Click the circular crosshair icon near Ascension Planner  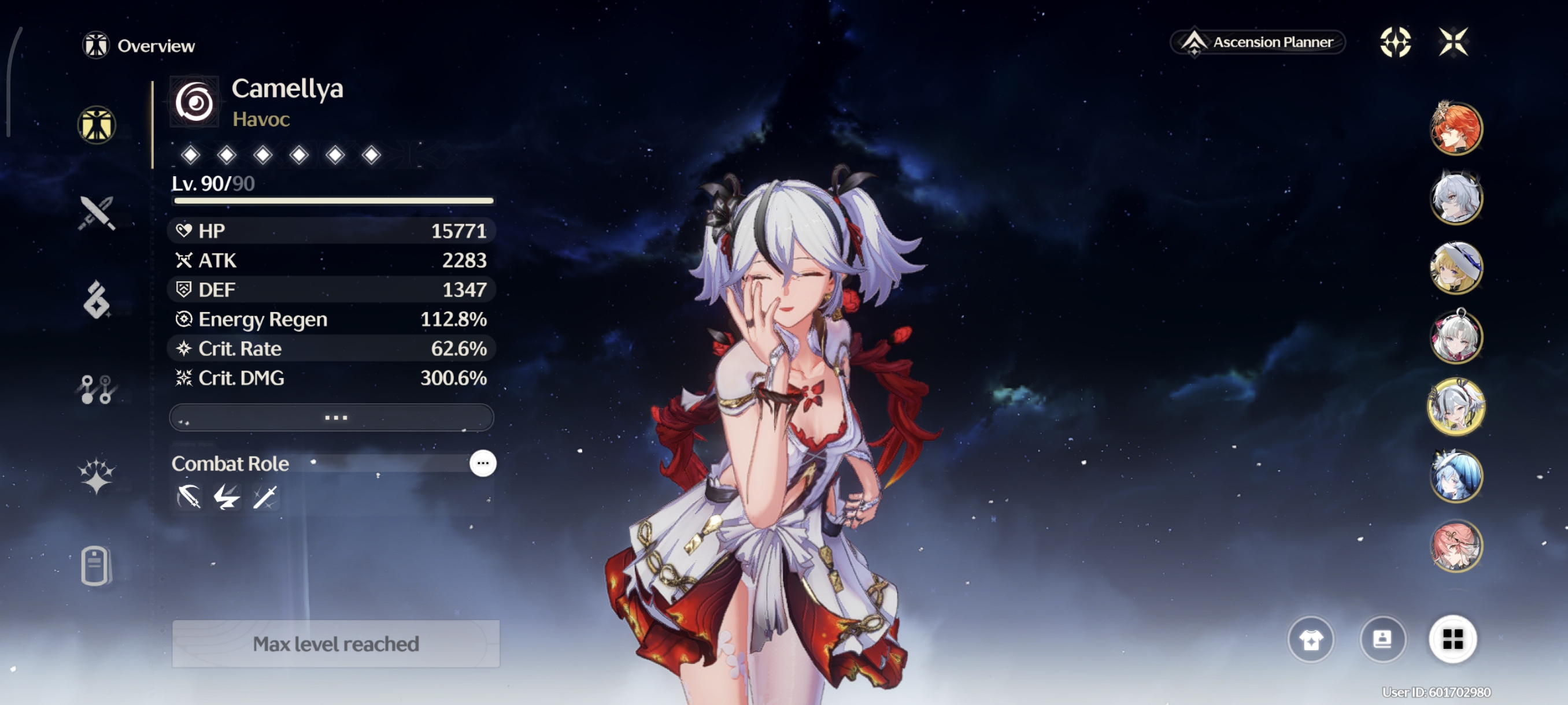point(1395,42)
